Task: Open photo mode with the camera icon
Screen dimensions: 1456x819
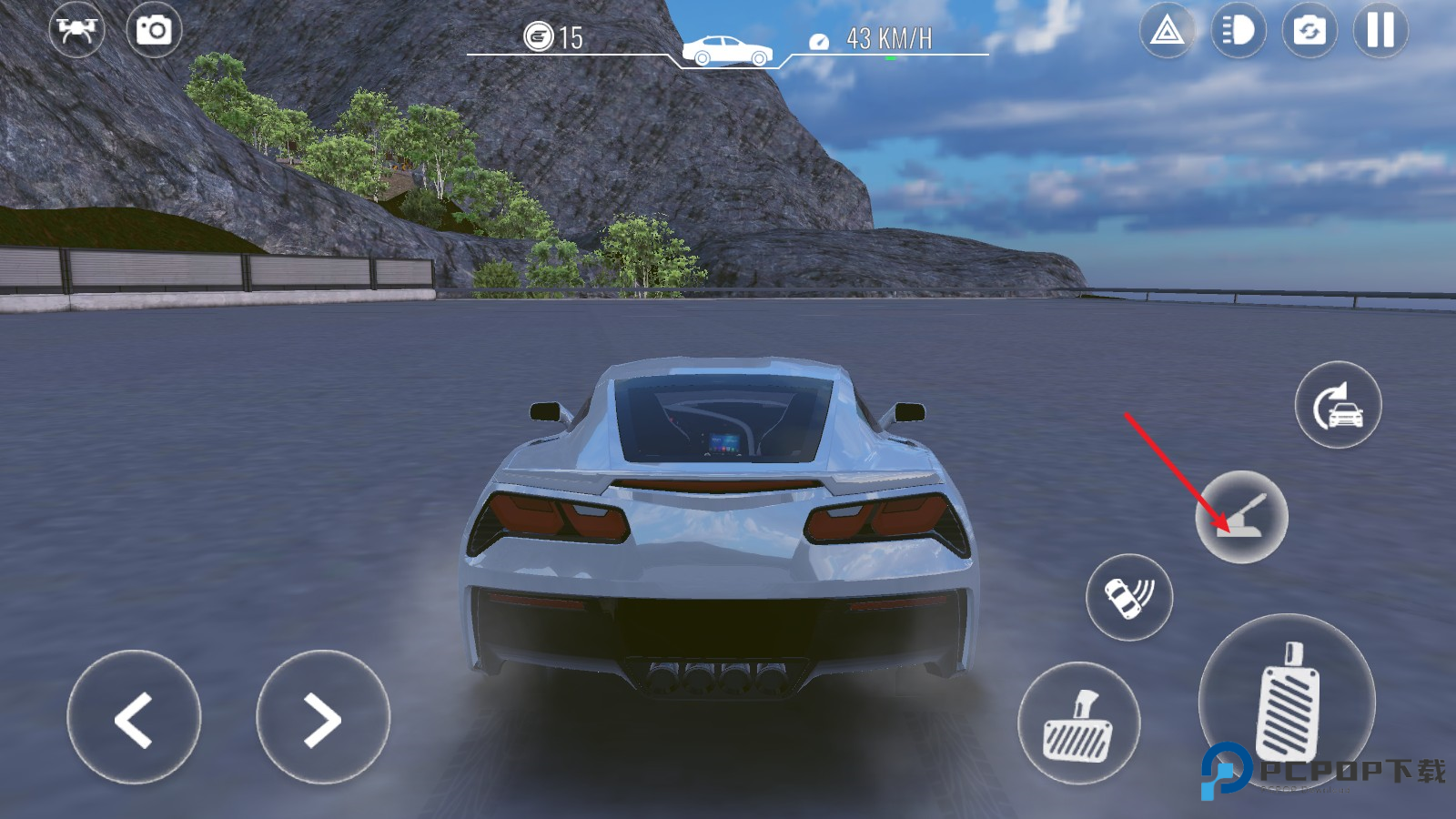Action: (154, 30)
